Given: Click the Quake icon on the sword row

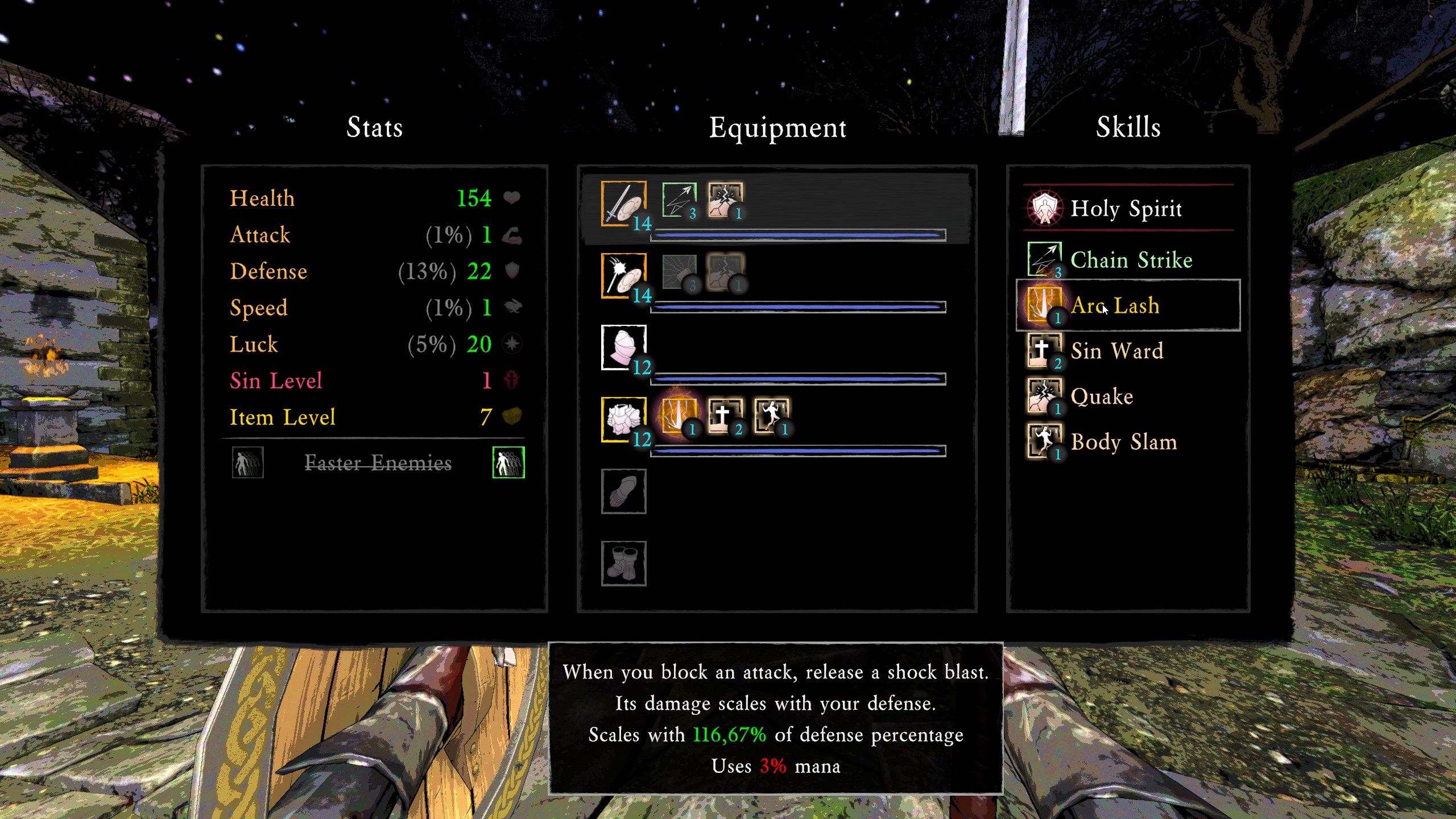Looking at the screenshot, I should (725, 200).
